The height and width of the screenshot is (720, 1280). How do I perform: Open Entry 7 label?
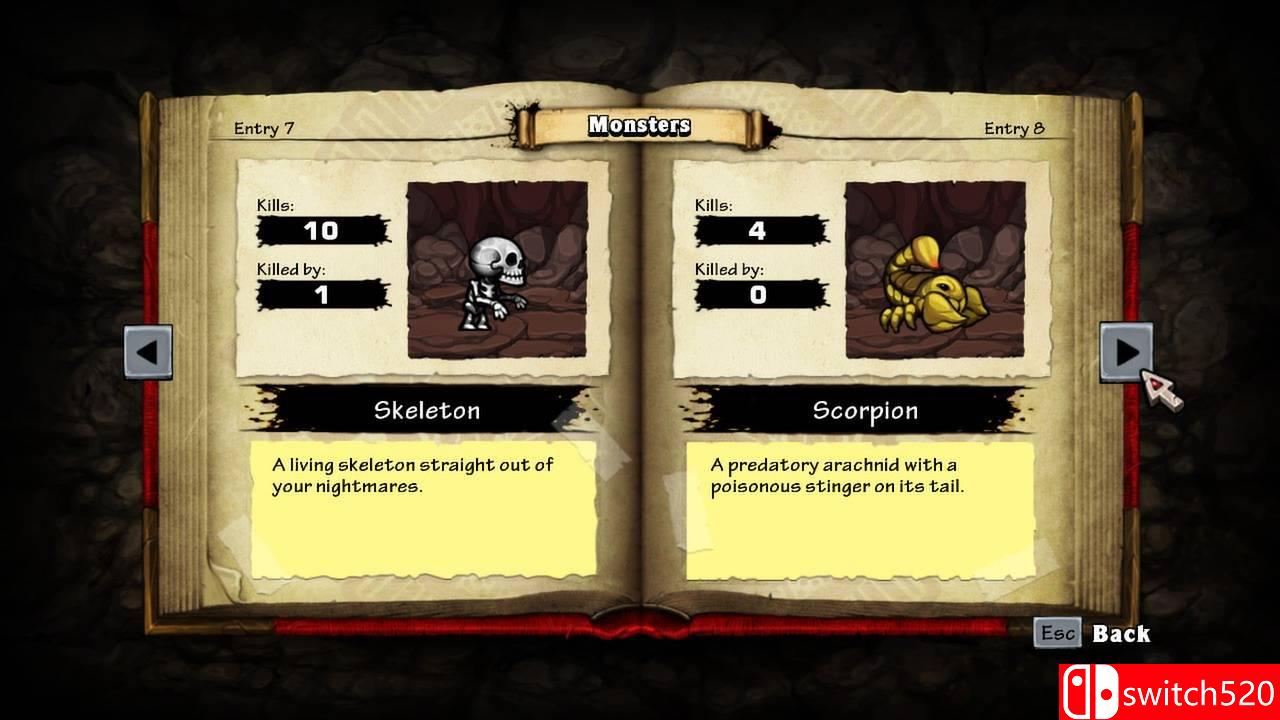pyautogui.click(x=263, y=128)
